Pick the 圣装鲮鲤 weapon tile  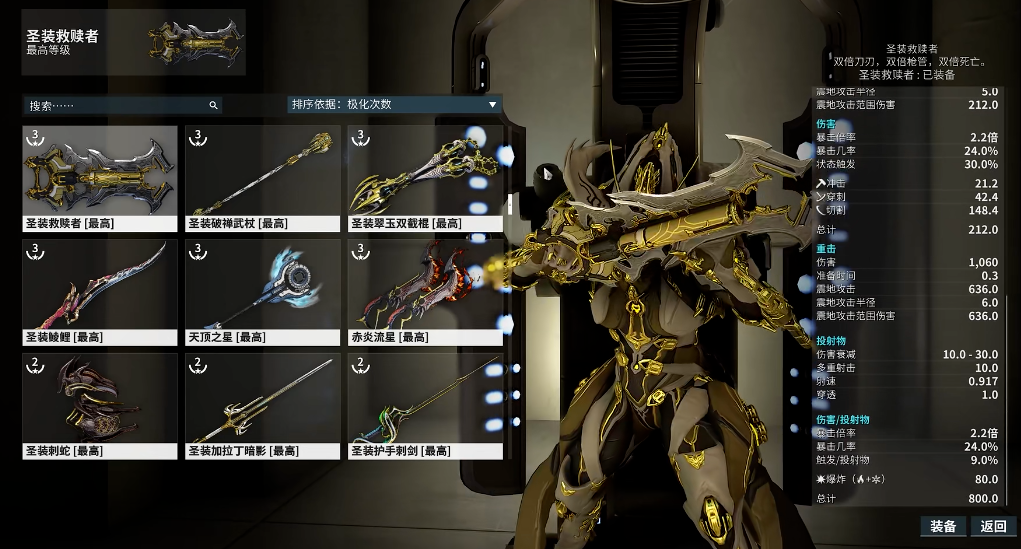pos(100,292)
